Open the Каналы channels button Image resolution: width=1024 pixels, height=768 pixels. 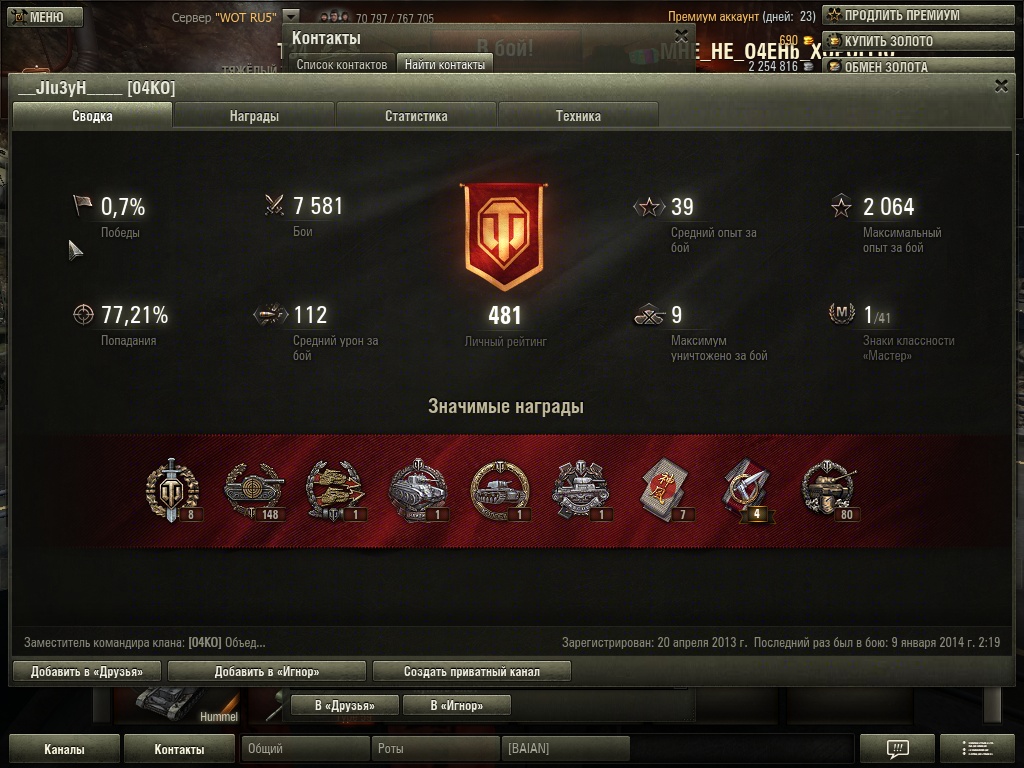click(x=64, y=749)
